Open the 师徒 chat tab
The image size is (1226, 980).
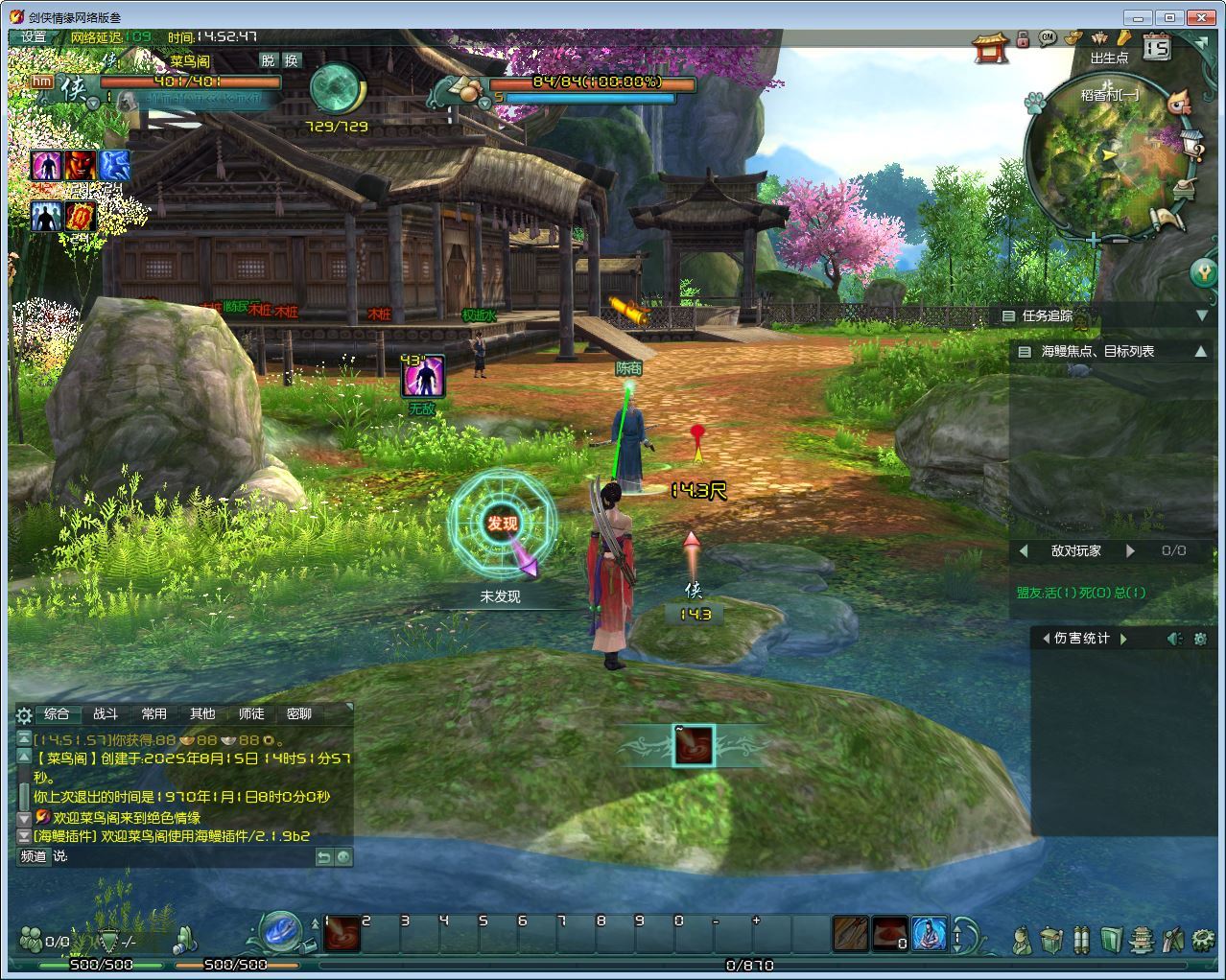coord(251,714)
